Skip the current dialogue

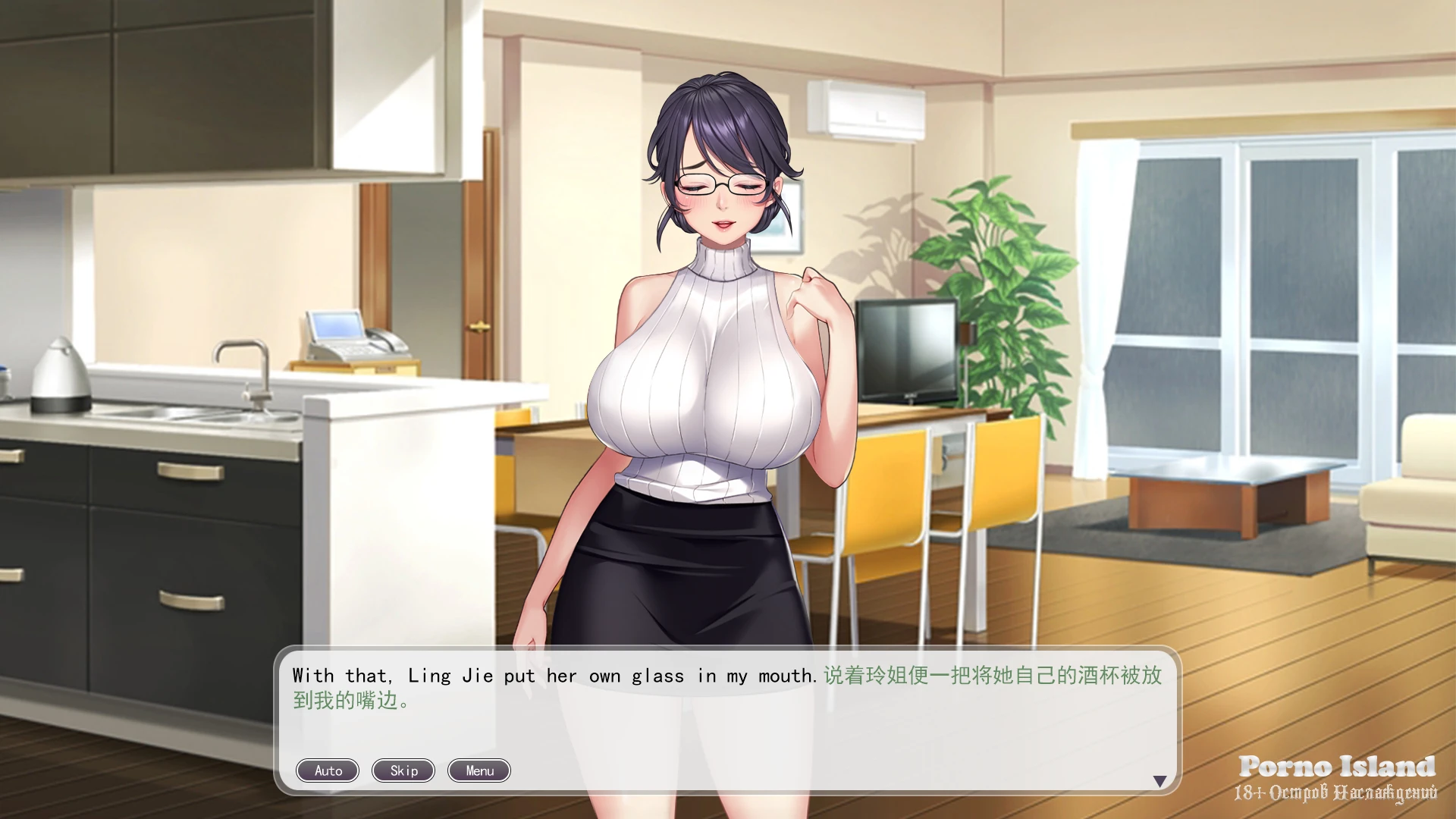pyautogui.click(x=403, y=770)
